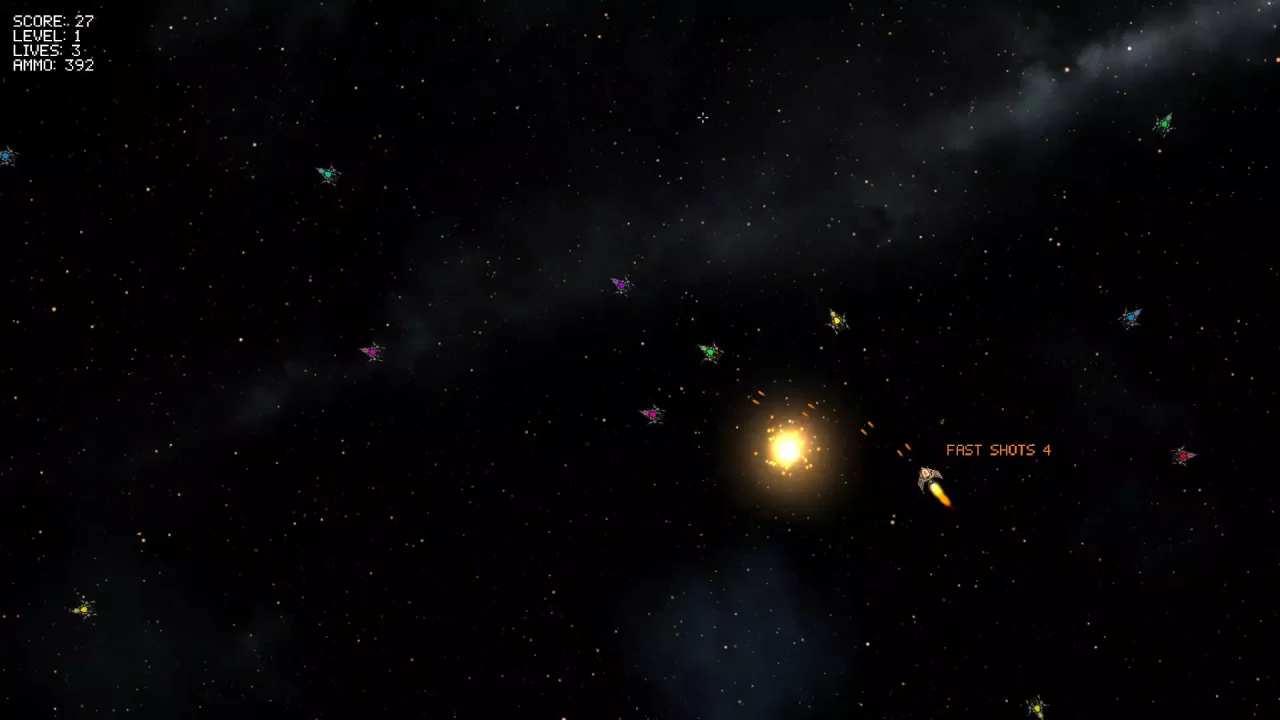Viewport: 1280px width, 720px height.
Task: Click the green enemy in the top-right corner
Action: pos(1164,122)
